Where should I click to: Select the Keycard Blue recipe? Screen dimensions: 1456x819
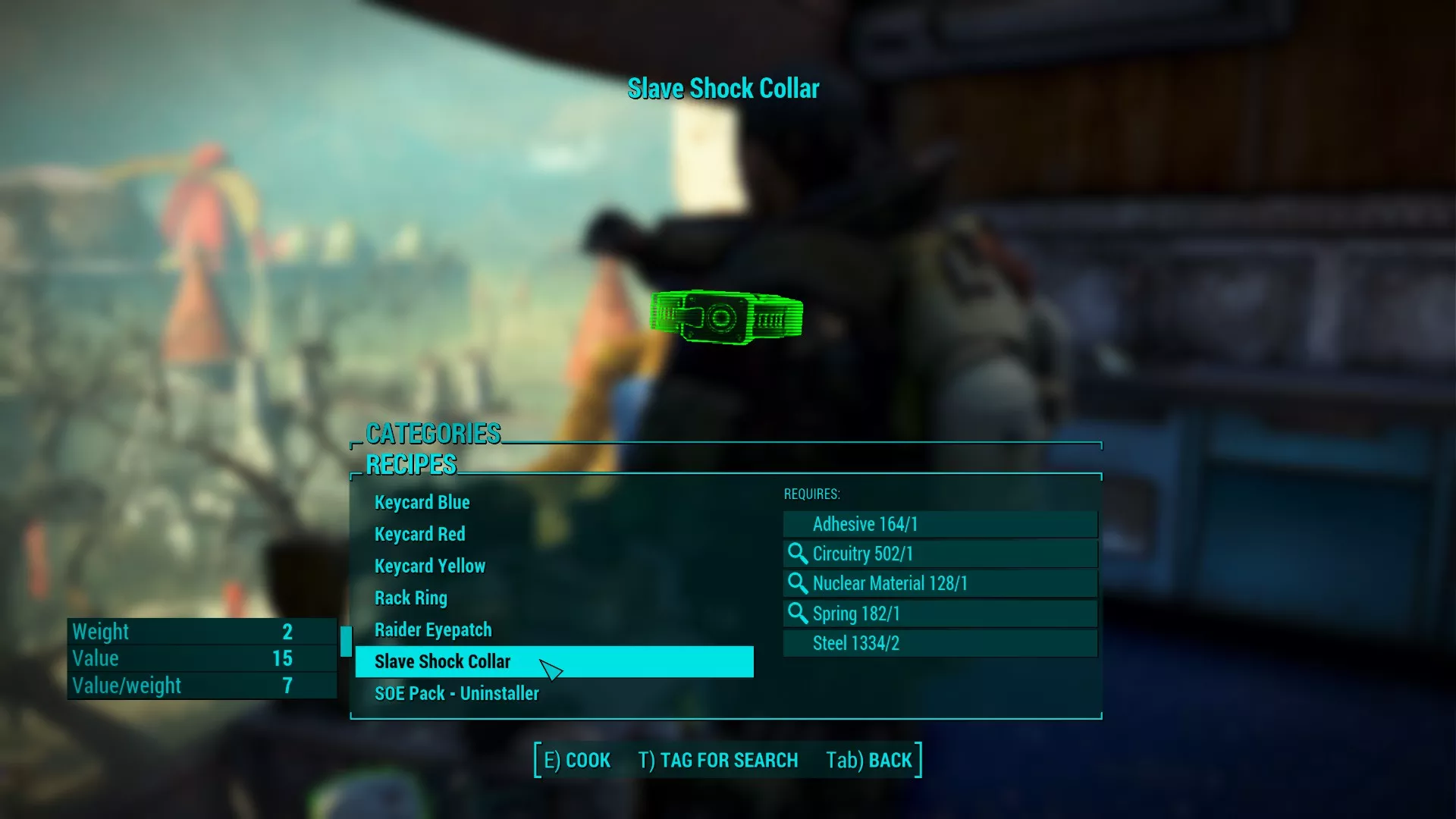[x=422, y=503]
